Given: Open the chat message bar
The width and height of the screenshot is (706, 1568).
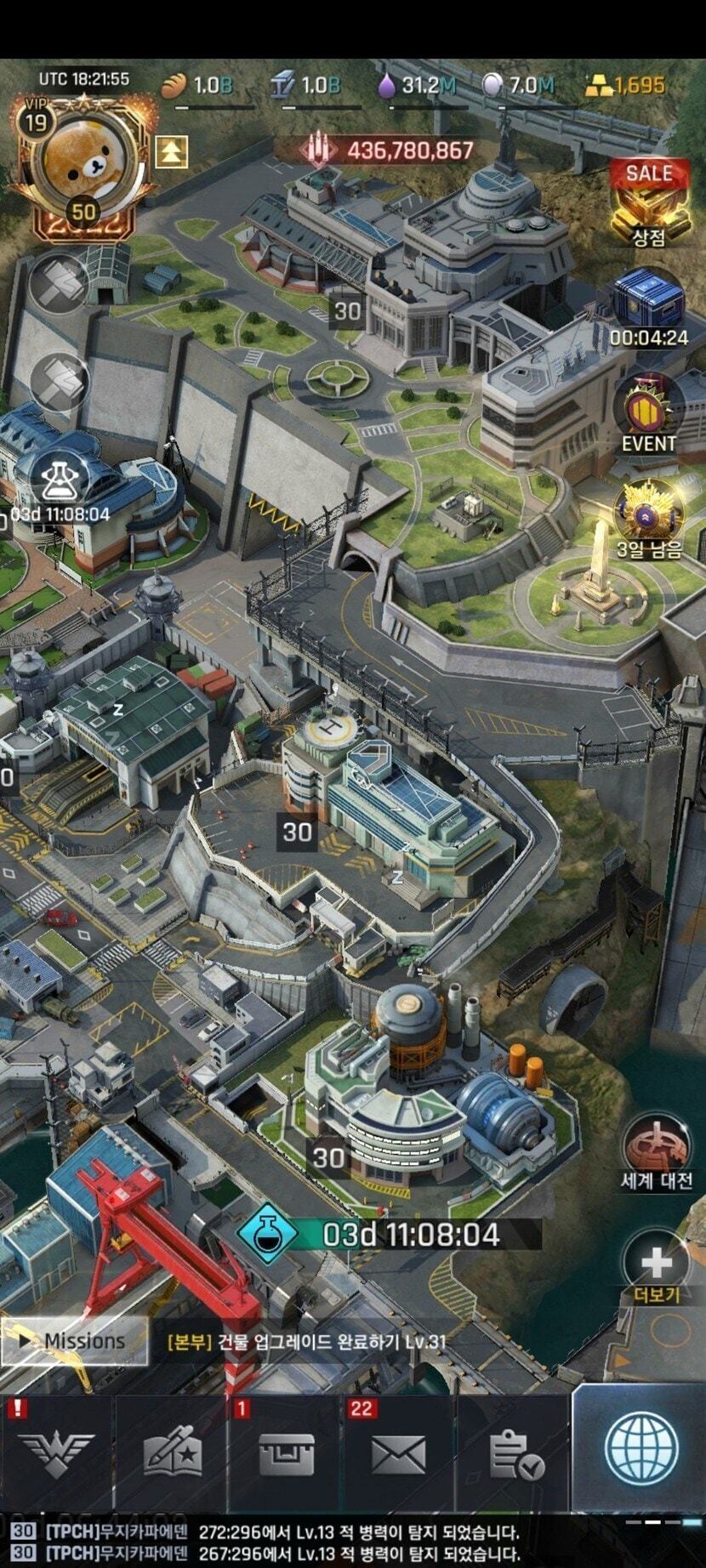Looking at the screenshot, I should tap(353, 1542).
